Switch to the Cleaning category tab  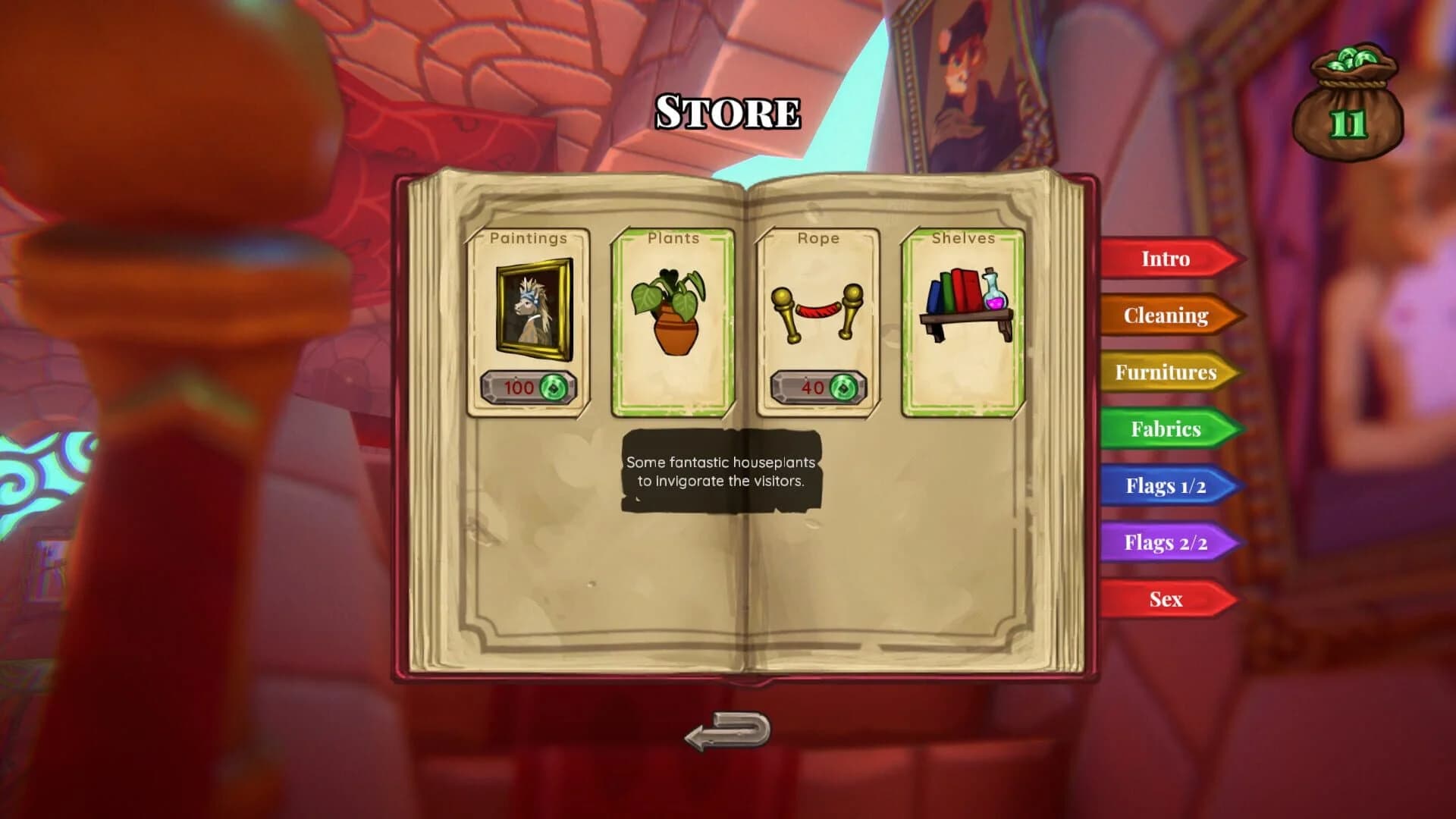tap(1166, 315)
